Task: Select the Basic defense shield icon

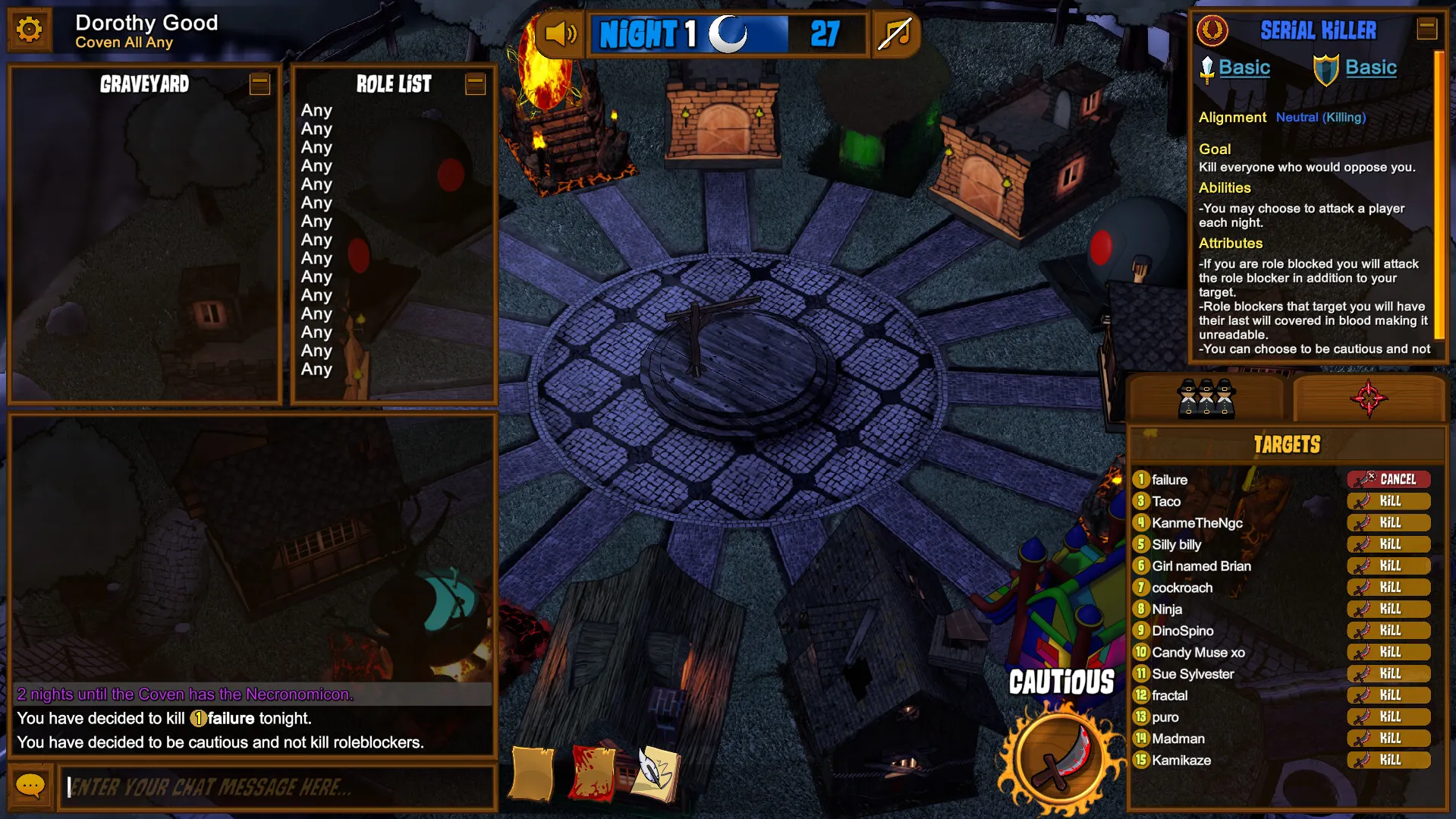Action: pos(1326,67)
